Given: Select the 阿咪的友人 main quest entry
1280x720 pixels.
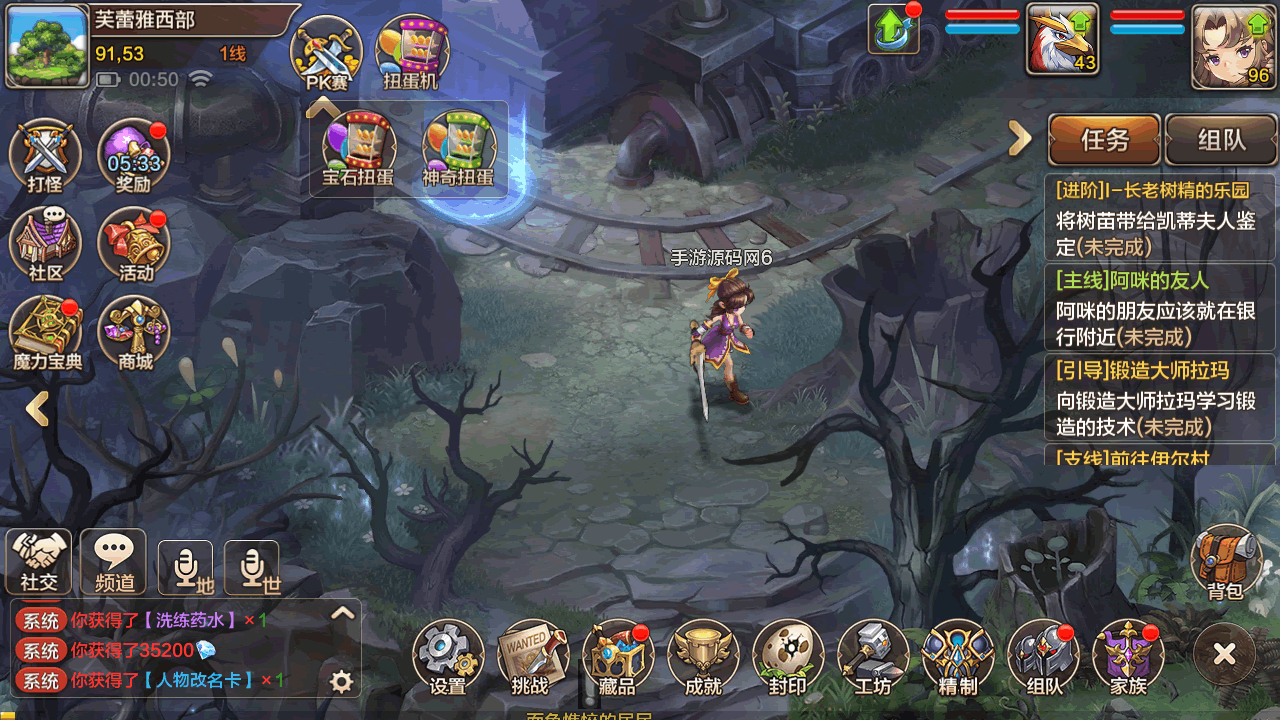Looking at the screenshot, I should point(1160,308).
